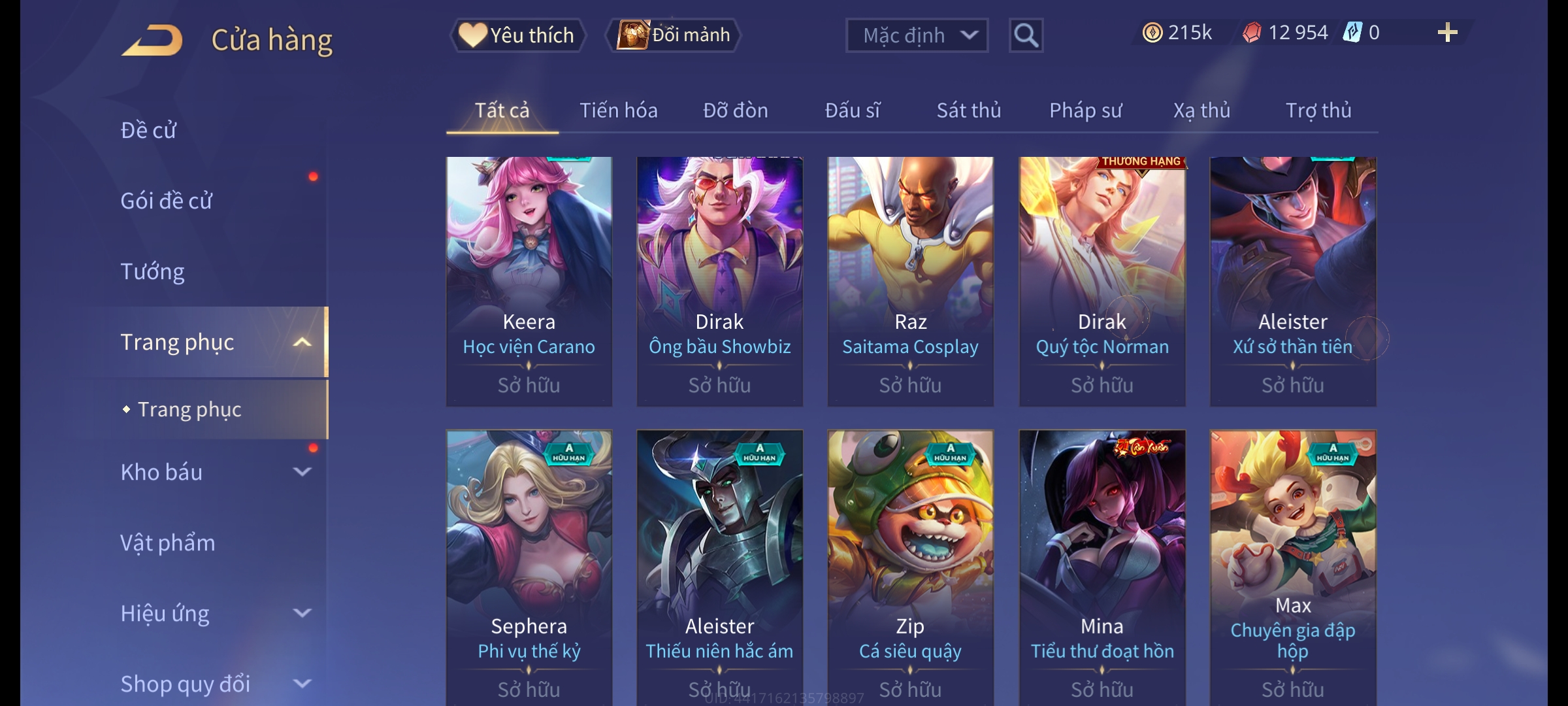Screen dimensions: 1568x706
Task: Expand the Mặc định sort dropdown
Action: pyautogui.click(x=917, y=35)
